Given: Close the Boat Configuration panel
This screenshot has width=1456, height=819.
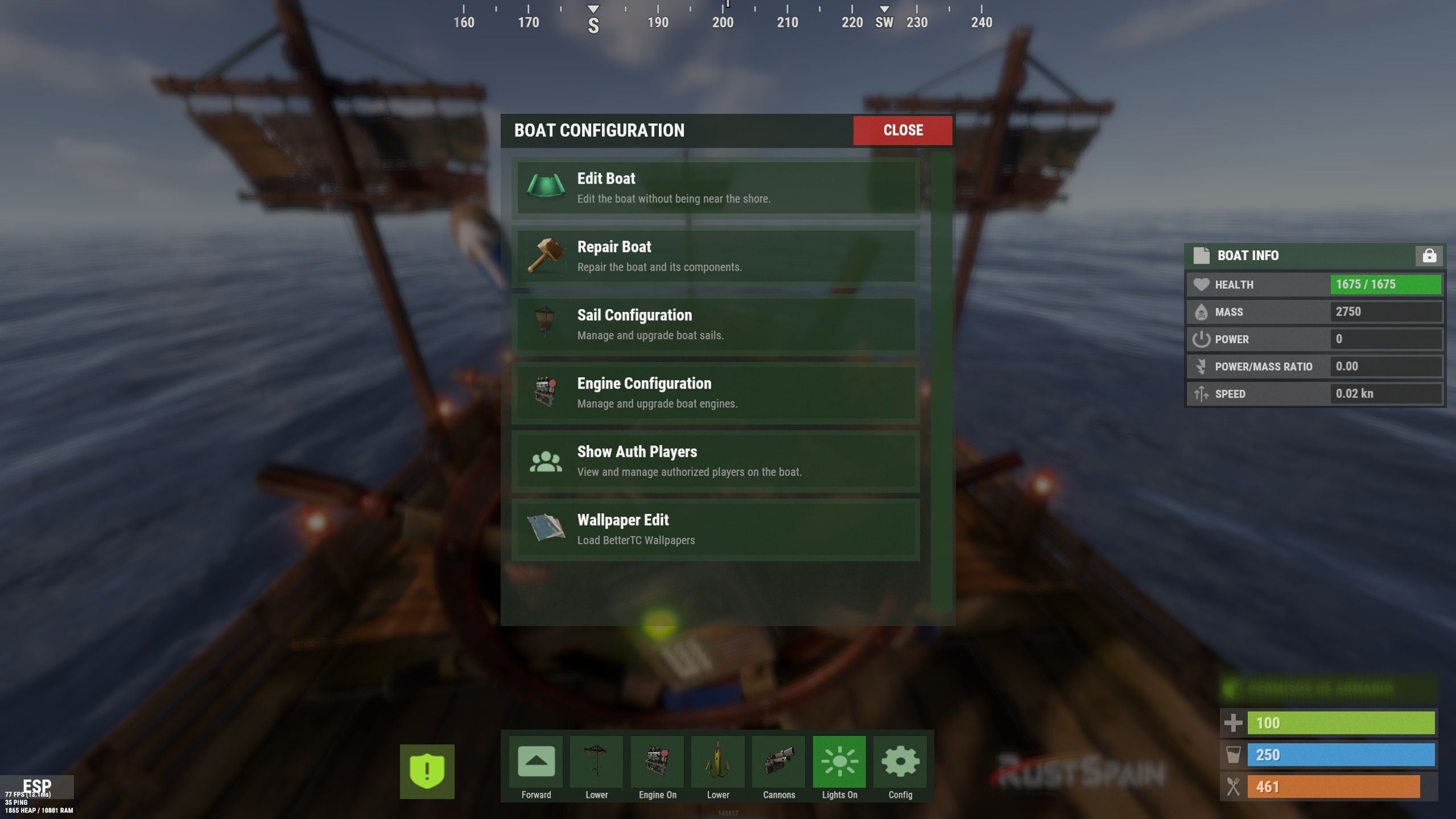Looking at the screenshot, I should [x=902, y=130].
